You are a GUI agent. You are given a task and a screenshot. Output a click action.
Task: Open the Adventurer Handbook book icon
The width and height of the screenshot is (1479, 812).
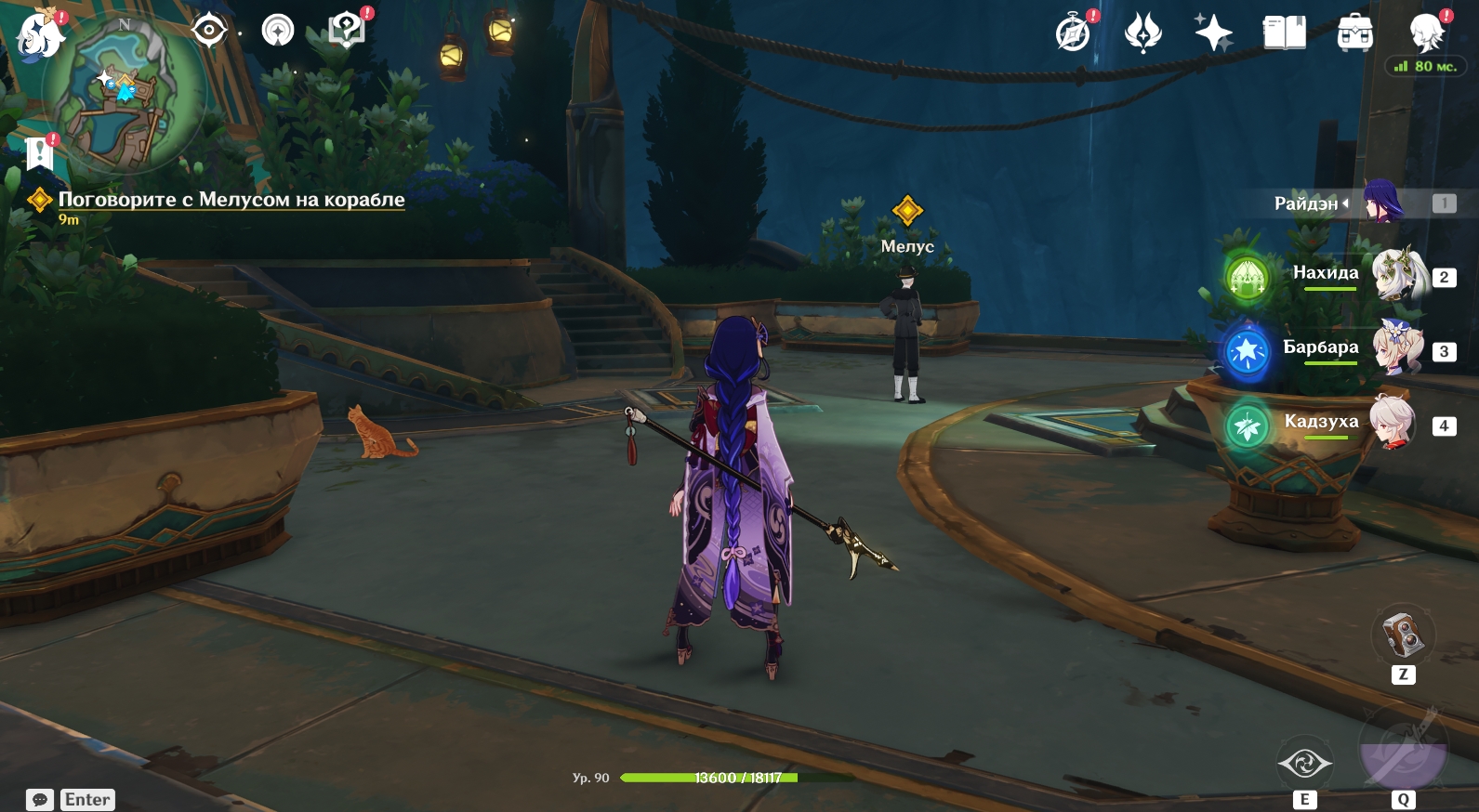point(1284,33)
